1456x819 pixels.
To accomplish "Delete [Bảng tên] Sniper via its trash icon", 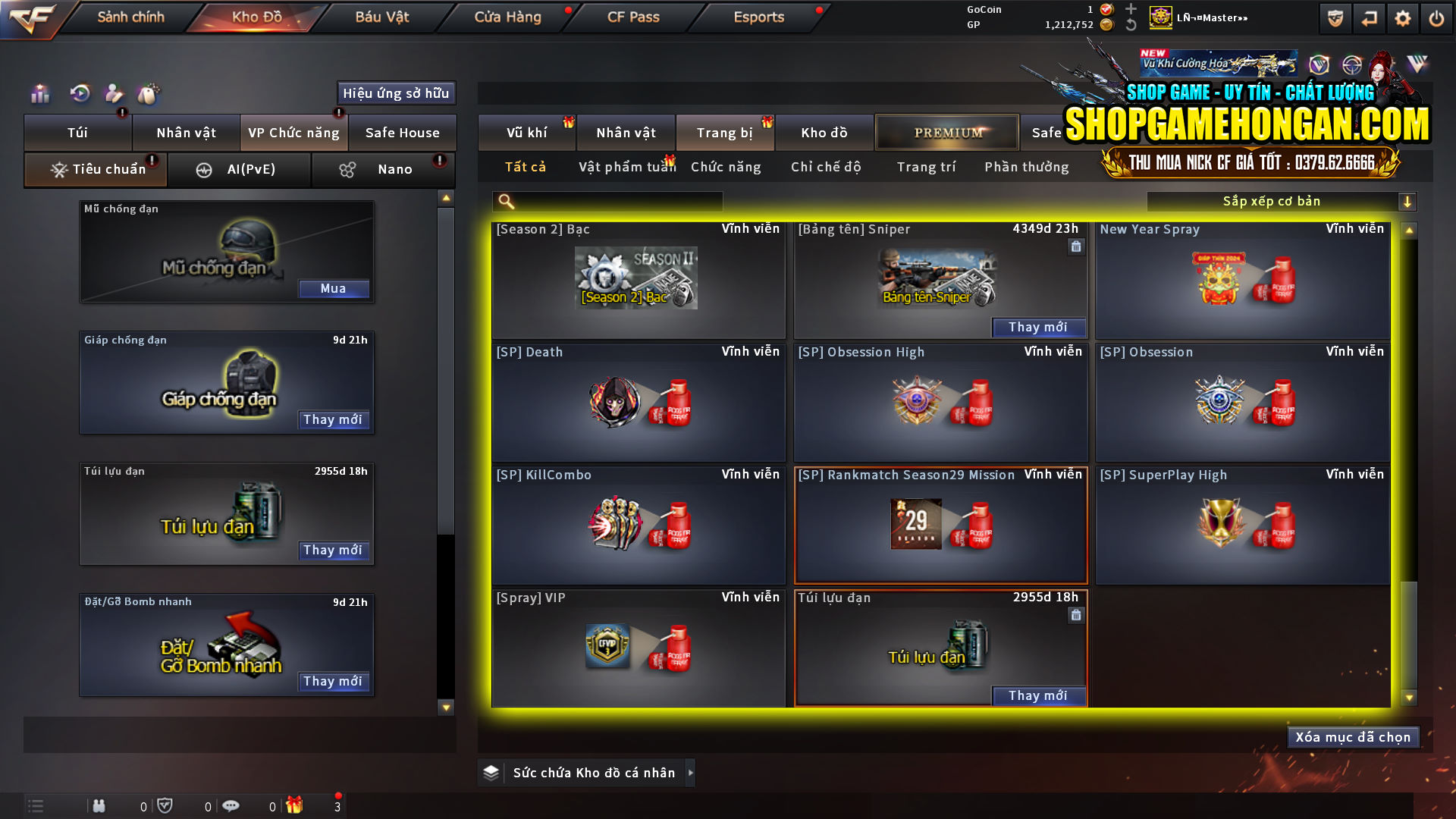I will coord(1075,246).
